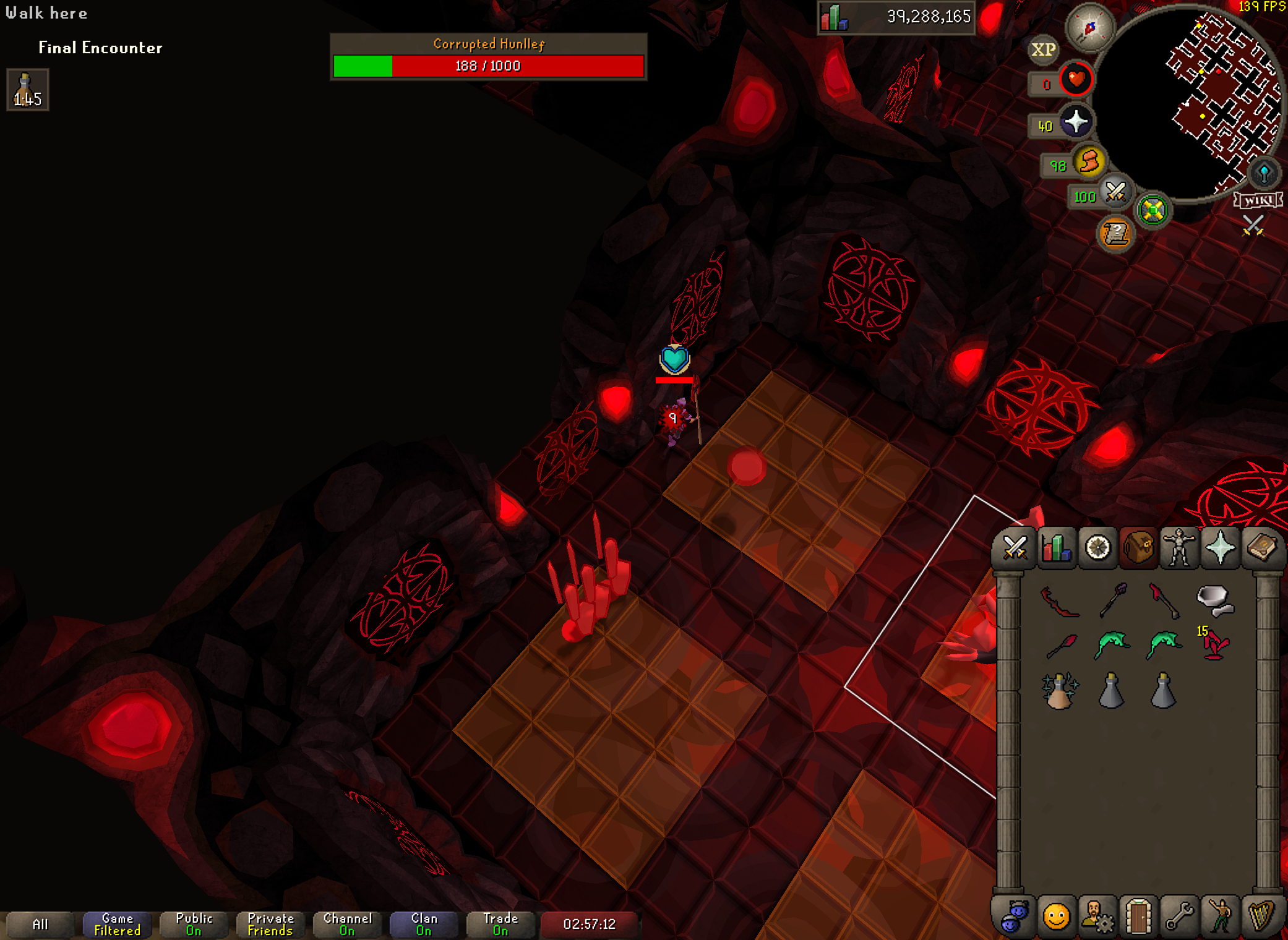Open the Wiki lookup banner
The height and width of the screenshot is (940, 1288).
click(1258, 200)
